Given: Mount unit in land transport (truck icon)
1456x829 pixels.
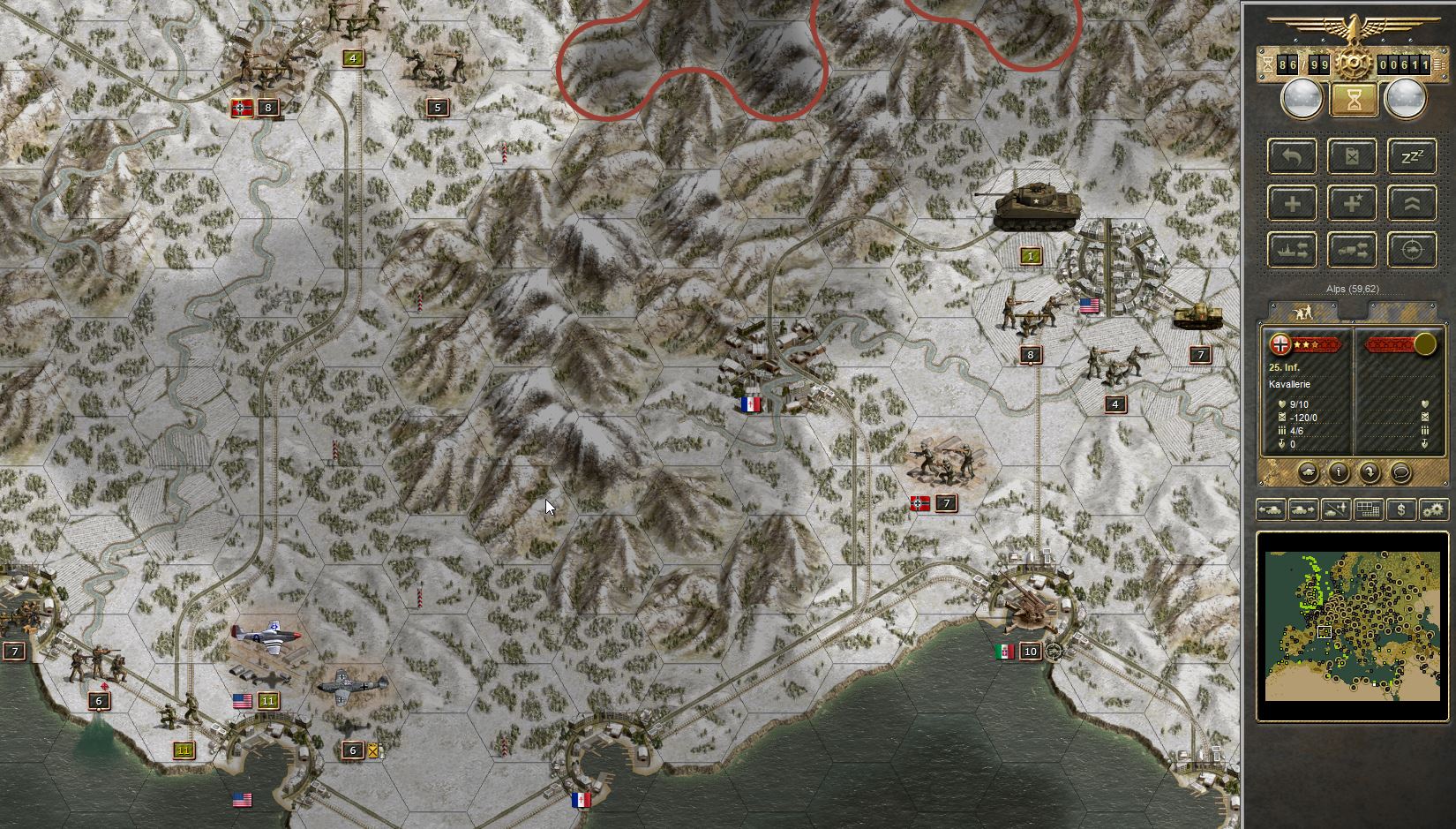Looking at the screenshot, I should pyautogui.click(x=1351, y=250).
